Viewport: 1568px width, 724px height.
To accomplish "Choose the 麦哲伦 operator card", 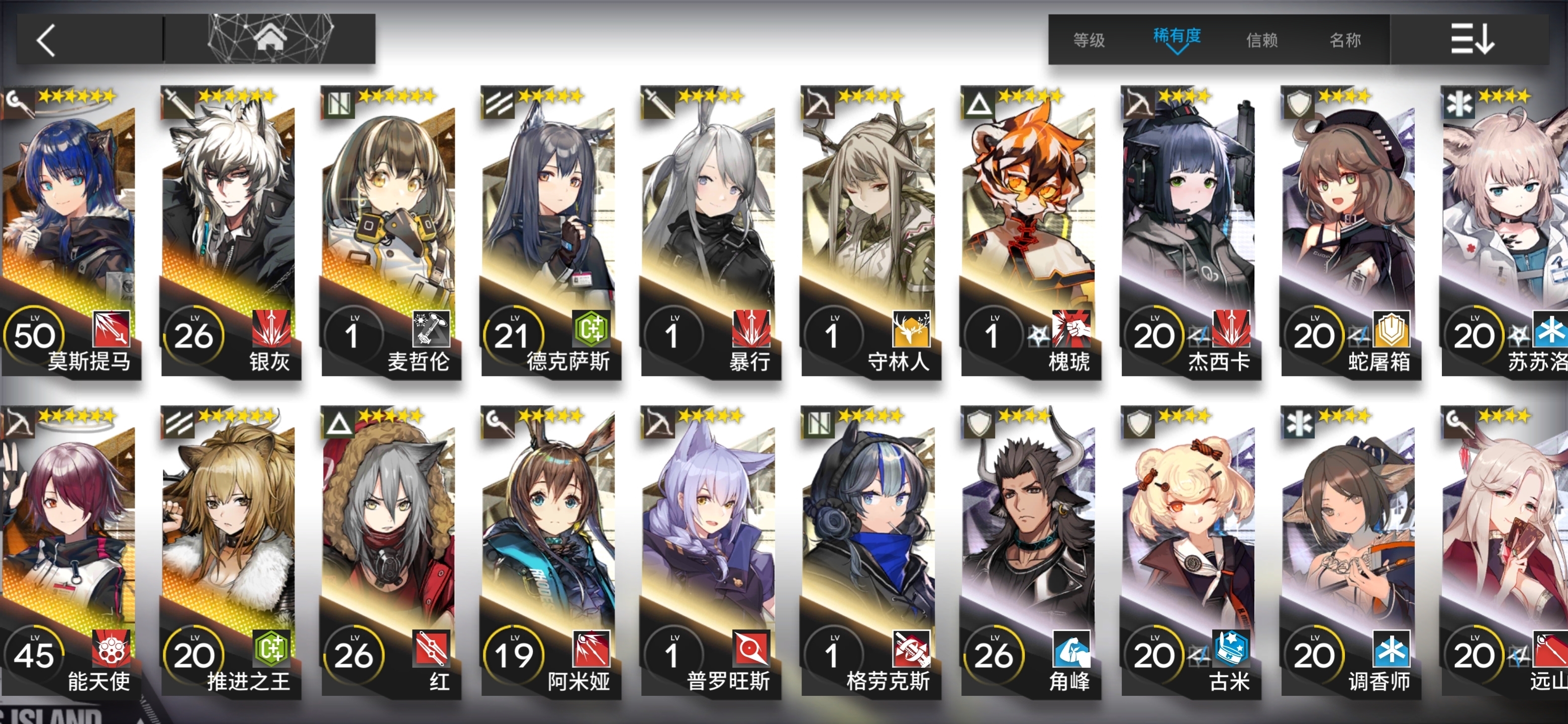I will [390, 231].
